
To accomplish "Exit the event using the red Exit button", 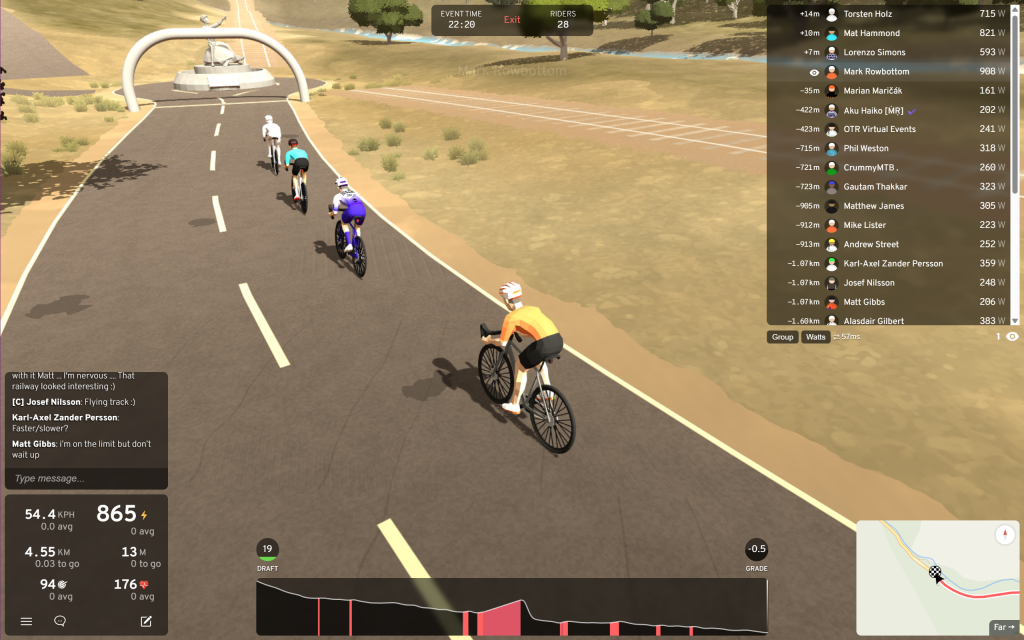I will point(512,20).
